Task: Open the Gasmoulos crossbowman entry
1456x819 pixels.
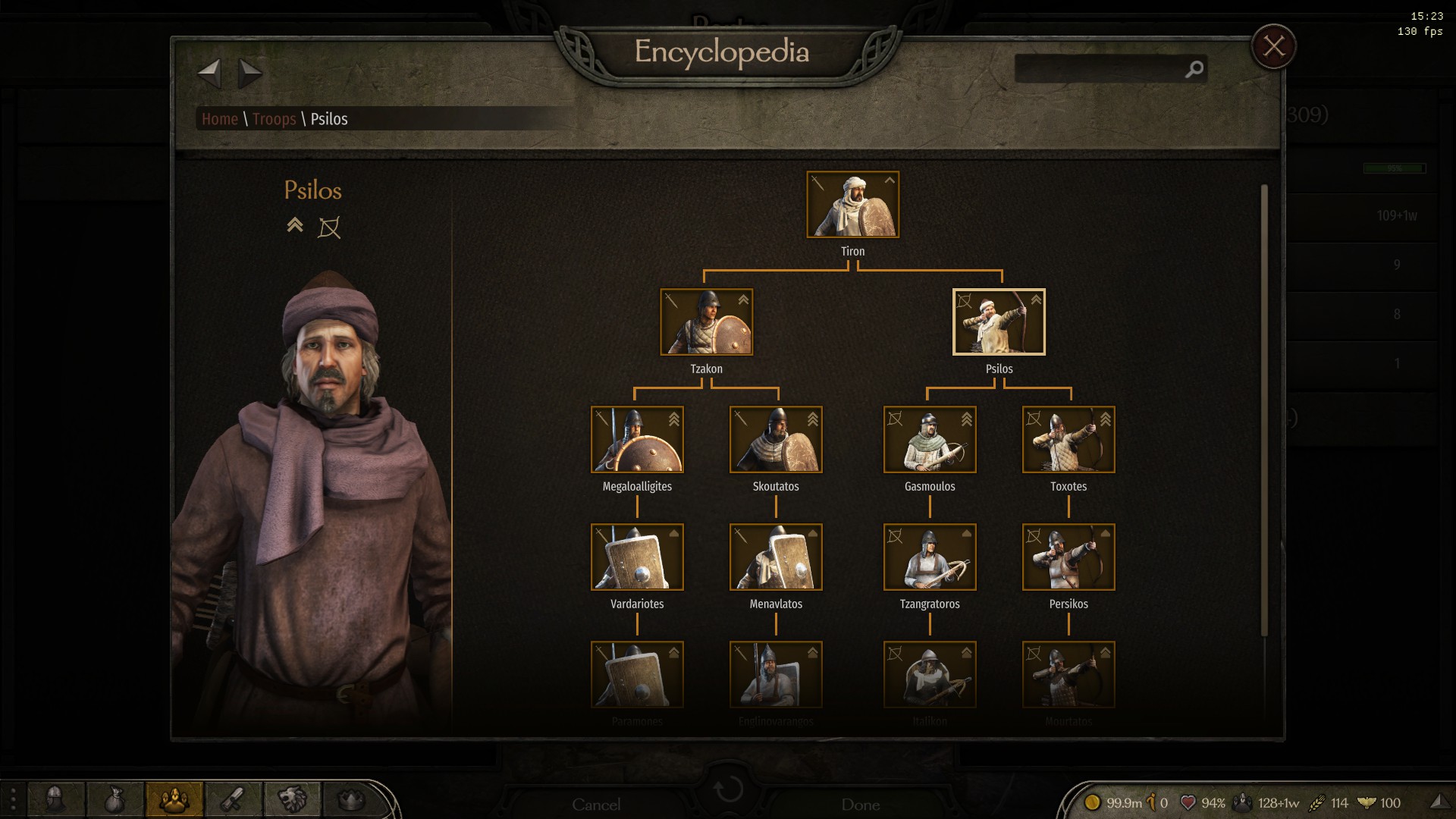Action: [929, 440]
